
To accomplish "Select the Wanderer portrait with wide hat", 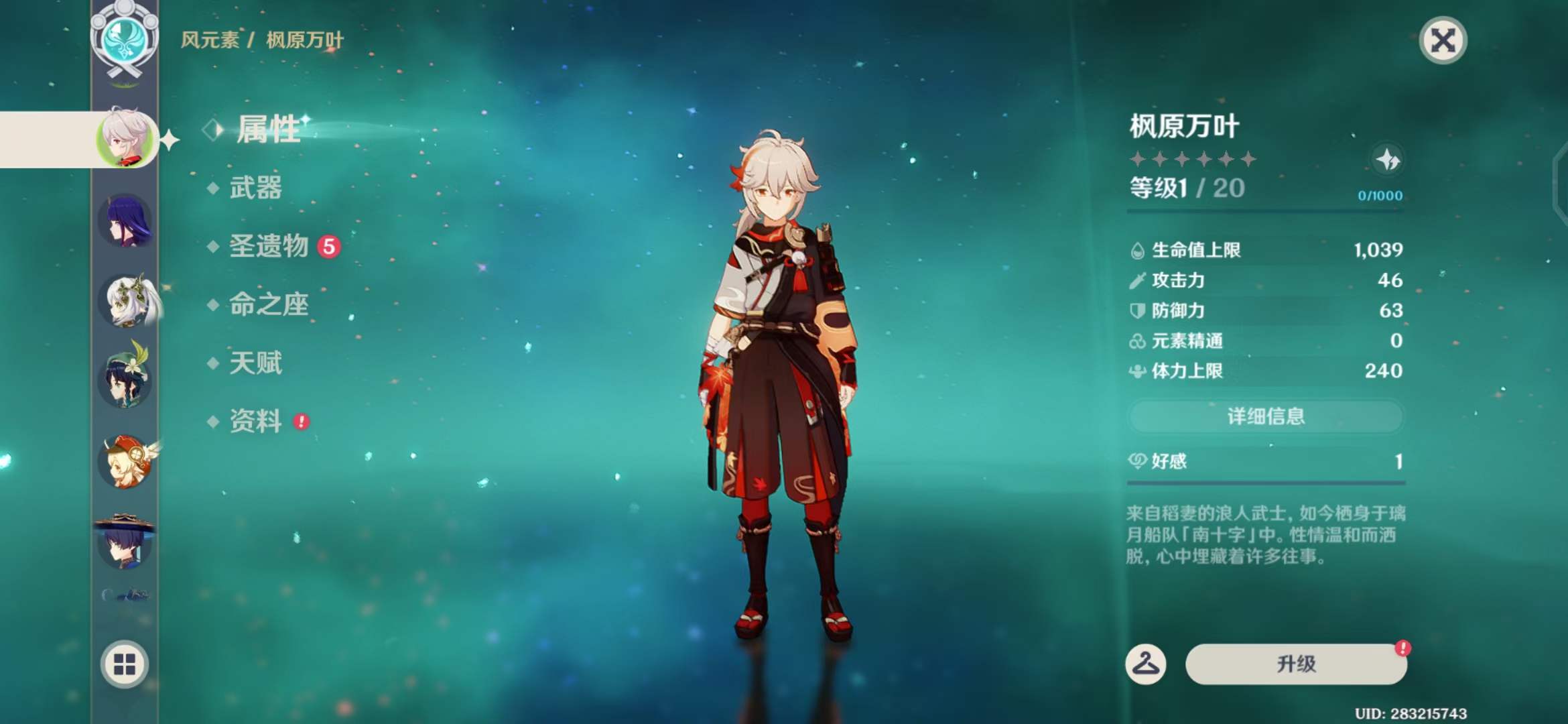I will [x=126, y=542].
